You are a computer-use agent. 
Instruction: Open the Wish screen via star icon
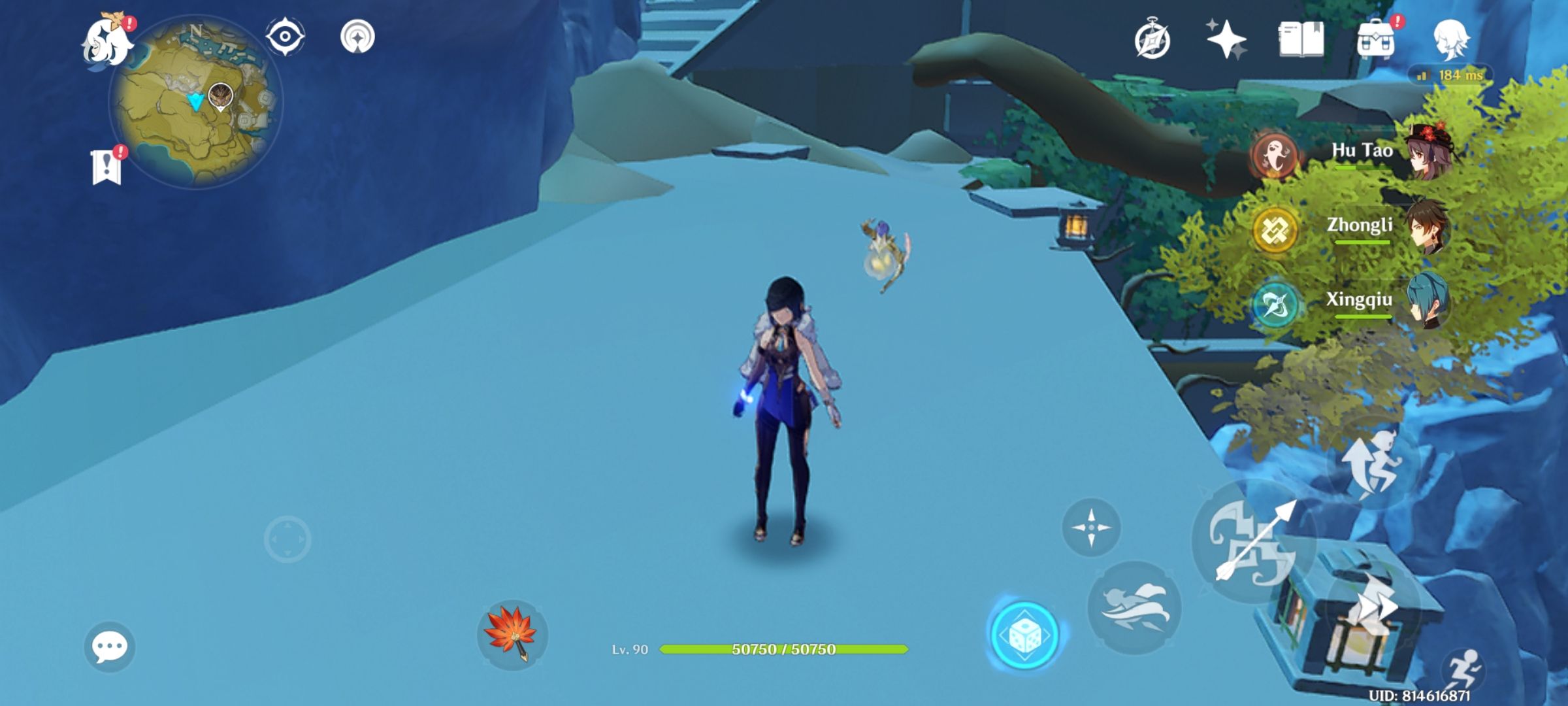click(1225, 39)
